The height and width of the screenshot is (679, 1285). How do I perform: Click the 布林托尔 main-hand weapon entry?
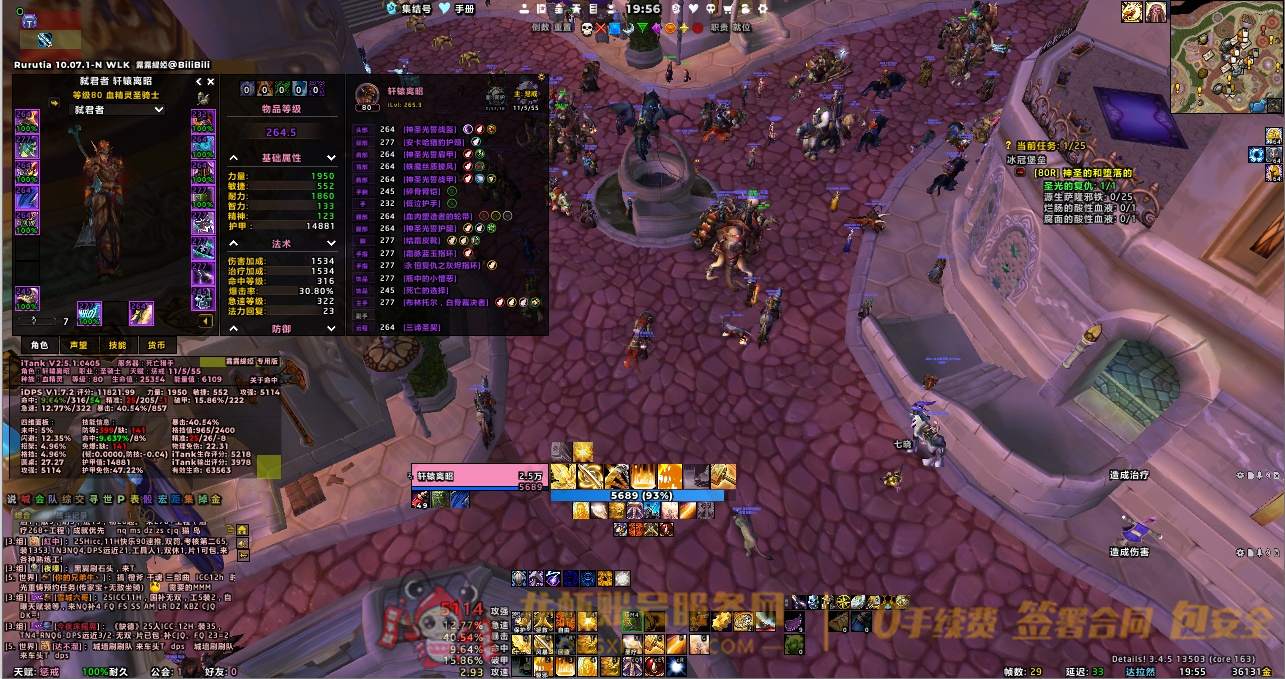(x=450, y=301)
